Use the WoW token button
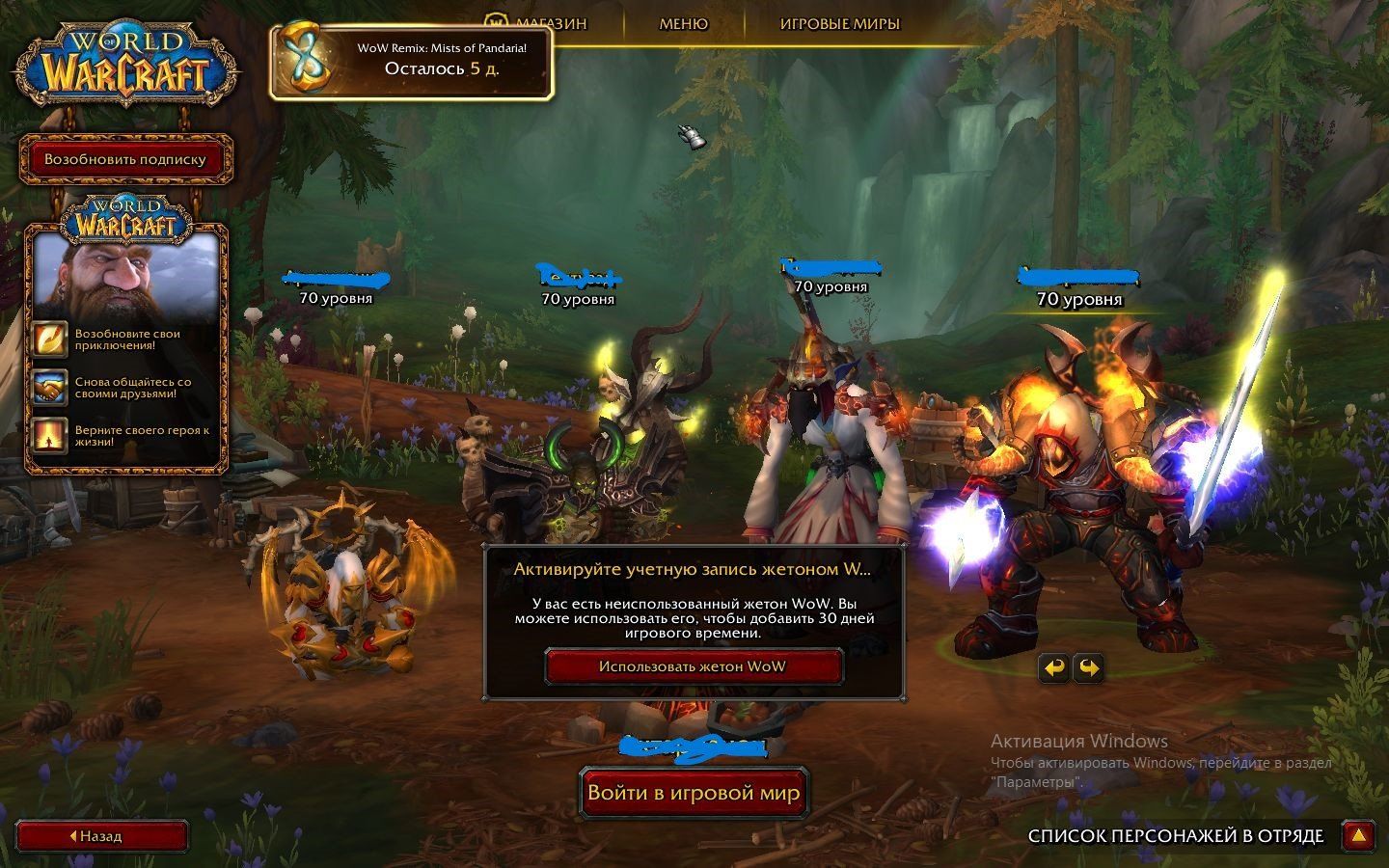Image resolution: width=1389 pixels, height=868 pixels. [x=692, y=666]
